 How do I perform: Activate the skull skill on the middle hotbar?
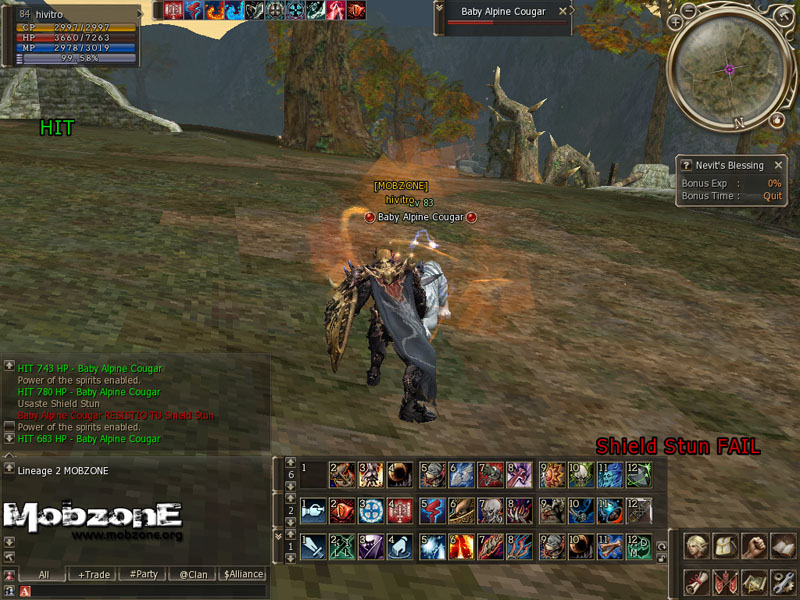click(490, 511)
